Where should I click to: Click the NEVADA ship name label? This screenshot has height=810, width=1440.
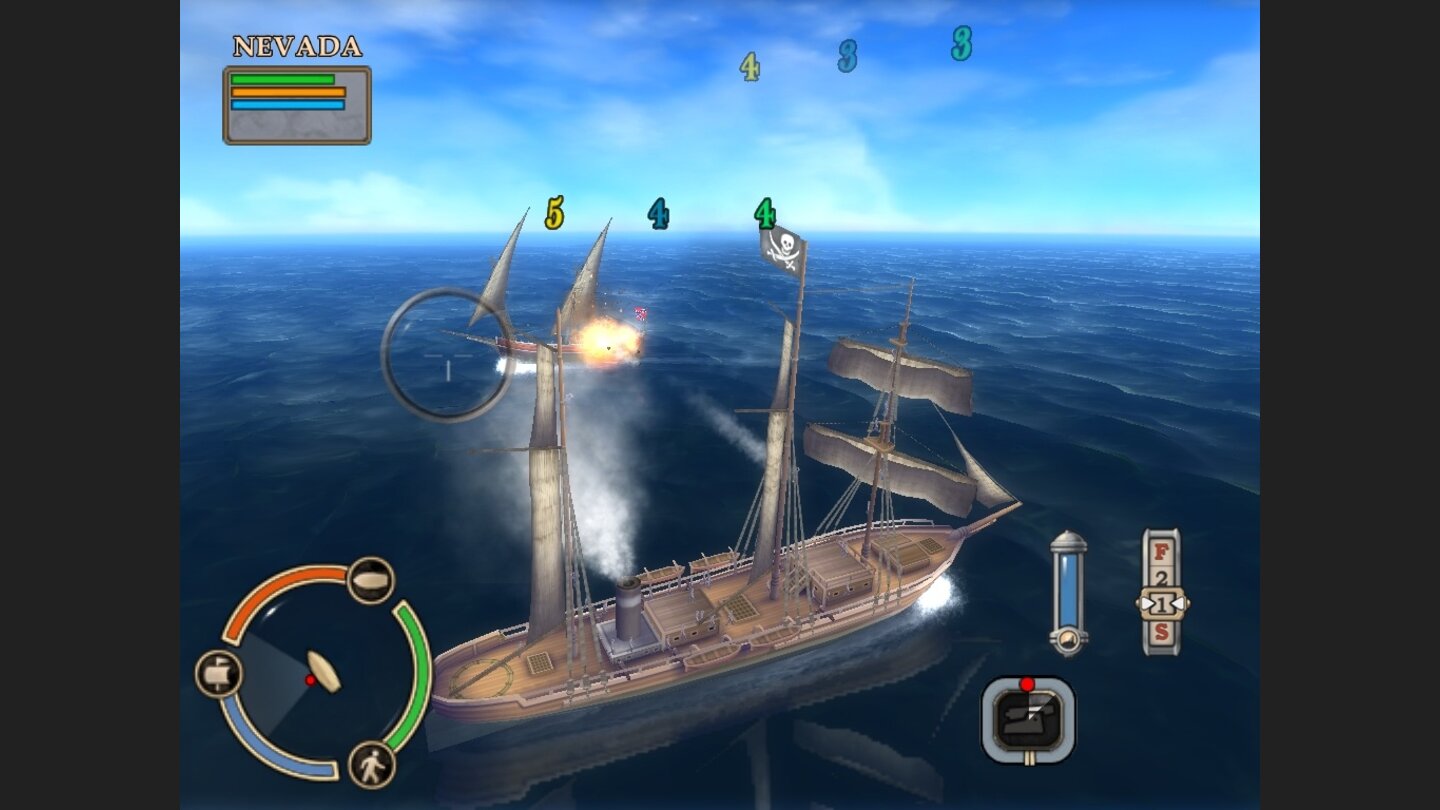(x=297, y=46)
